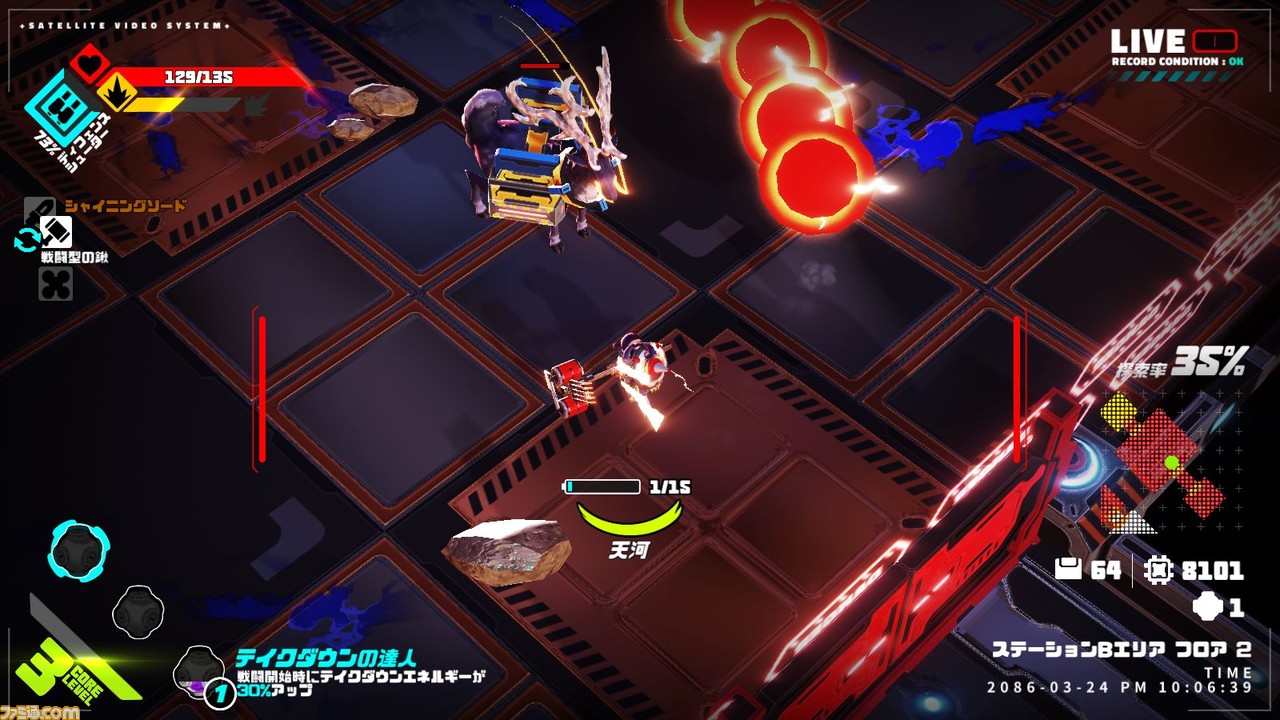Select the core slot with white outline
Screen dimensions: 1280x720
click(x=138, y=611)
